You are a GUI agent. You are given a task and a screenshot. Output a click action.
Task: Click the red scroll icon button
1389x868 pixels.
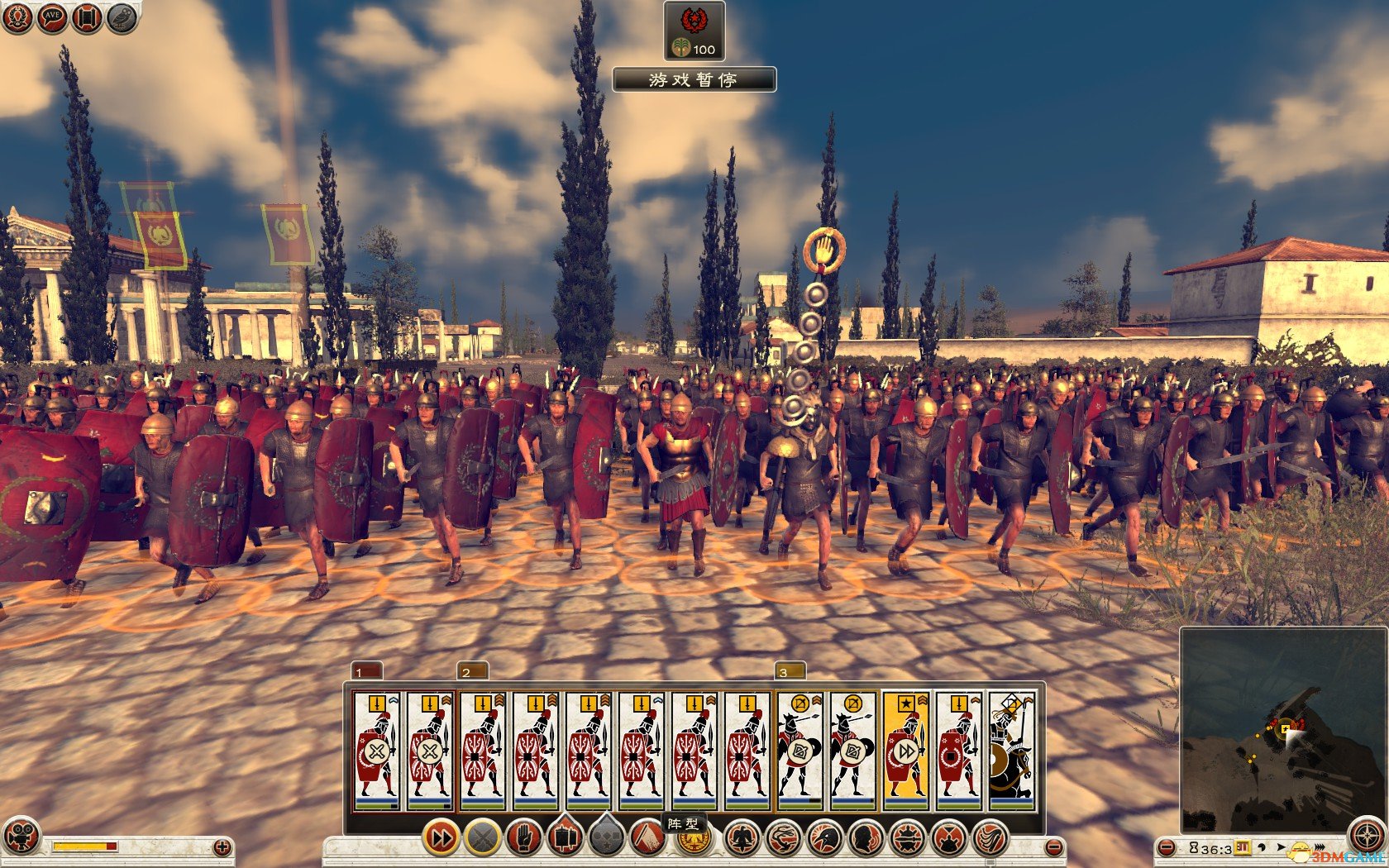(x=87, y=18)
